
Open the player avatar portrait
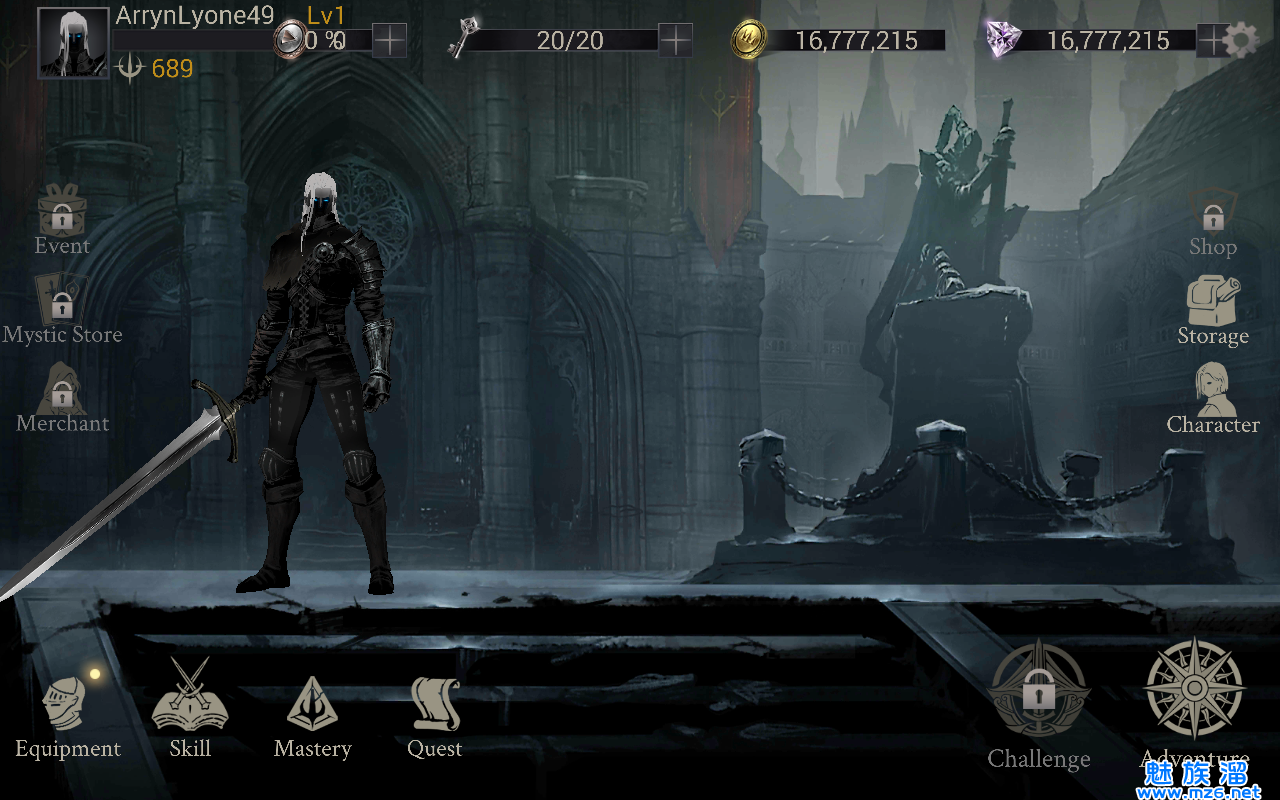coord(73,43)
